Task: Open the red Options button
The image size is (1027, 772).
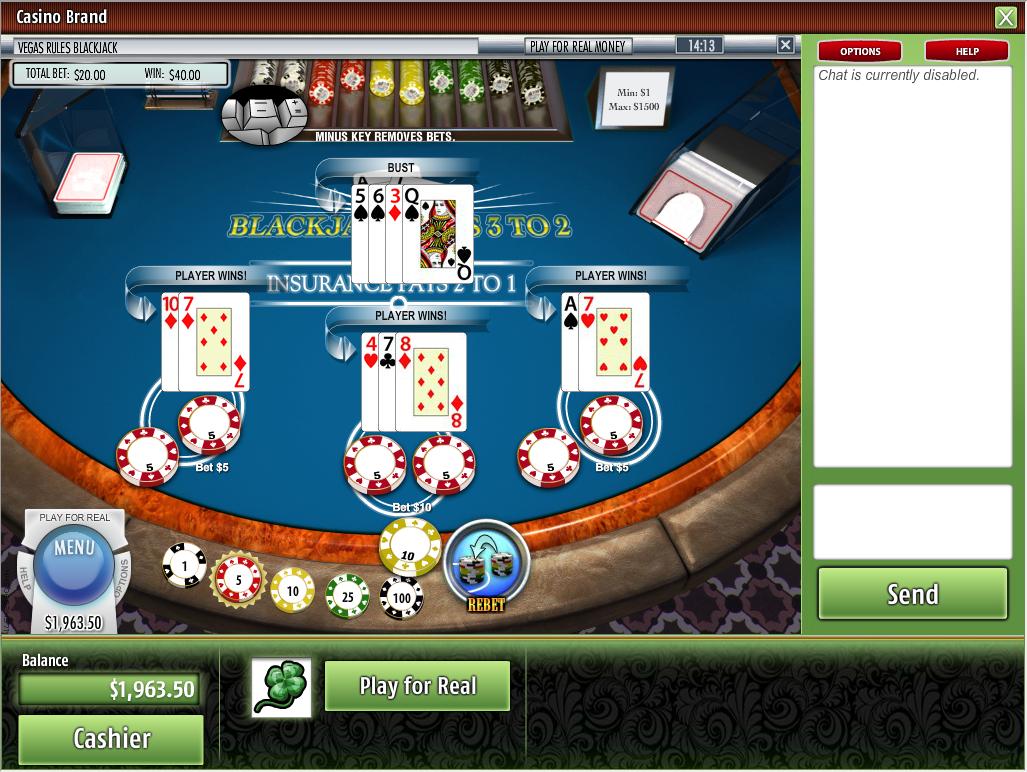Action: 860,51
